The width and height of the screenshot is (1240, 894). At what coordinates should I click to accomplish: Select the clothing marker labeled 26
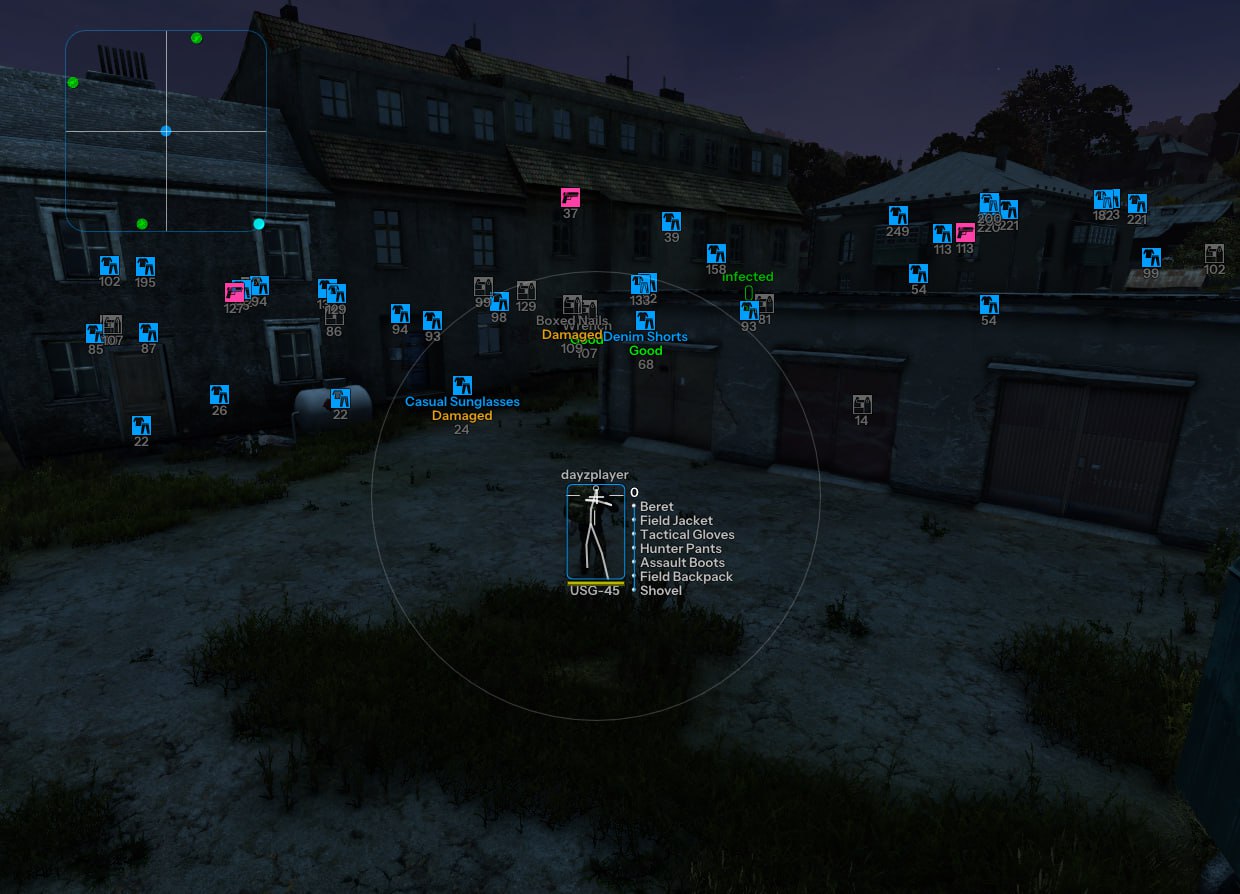(x=219, y=394)
